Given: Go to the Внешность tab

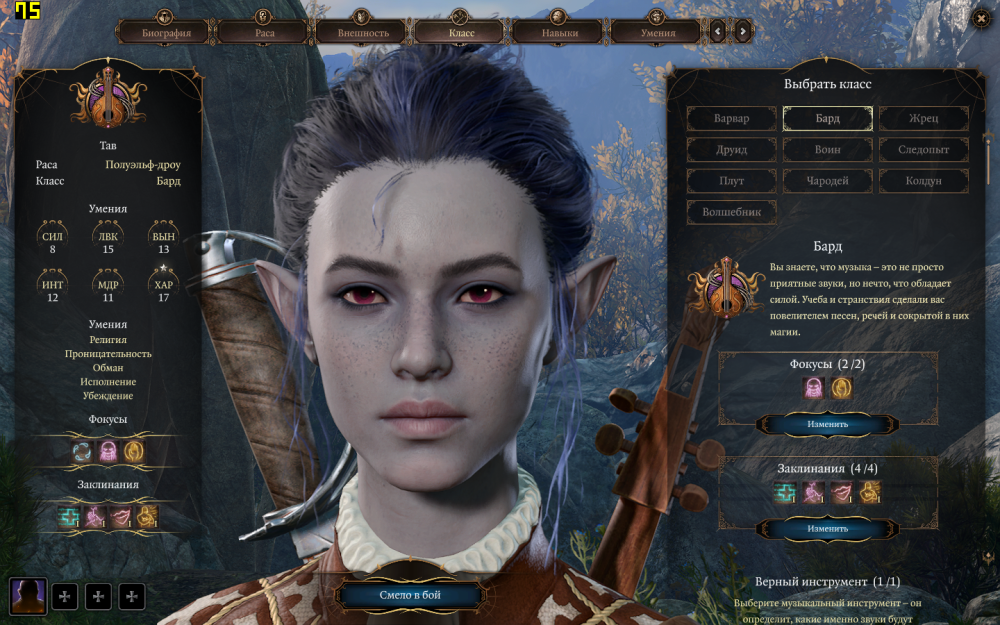Looking at the screenshot, I should pos(362,32).
